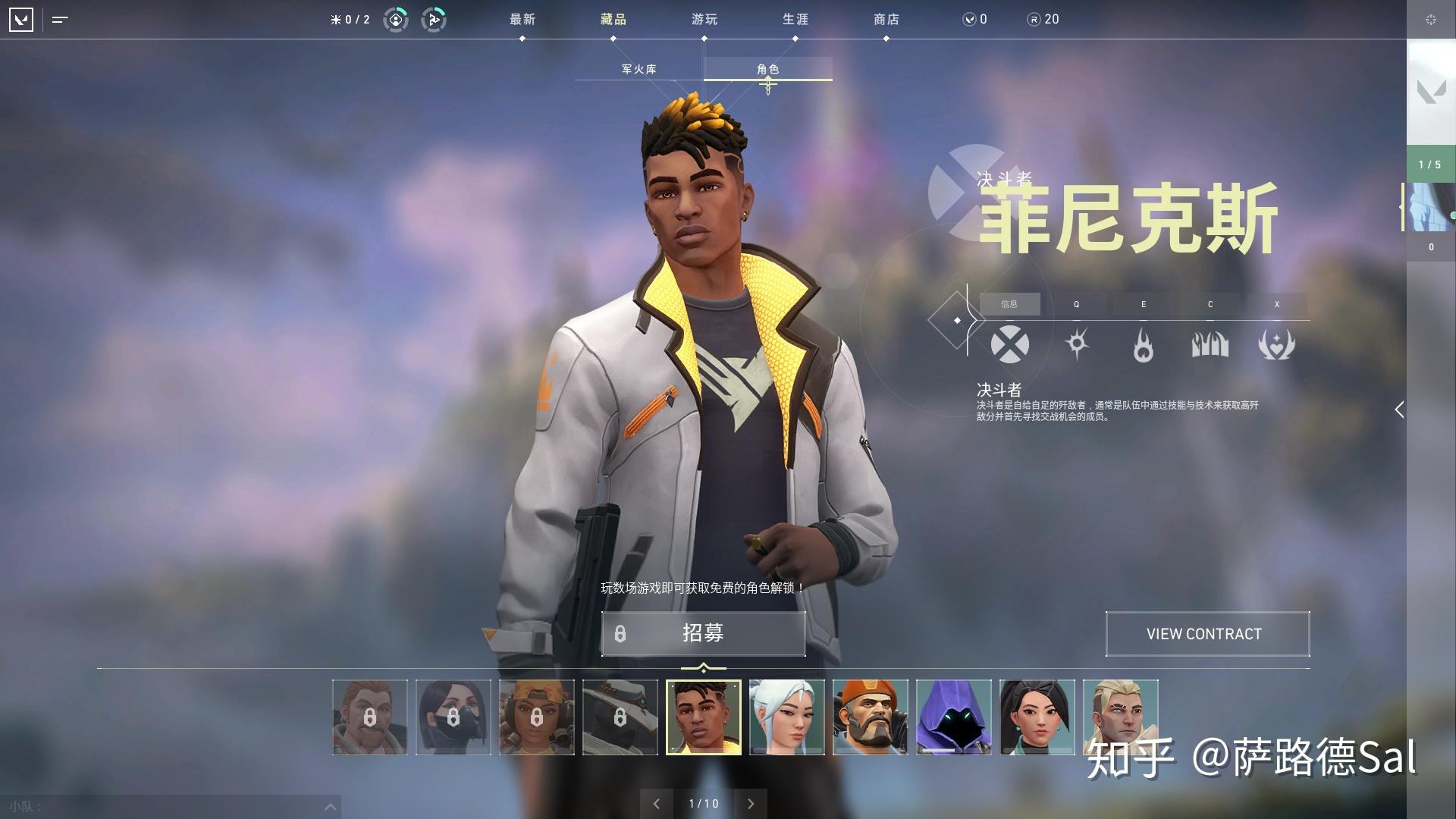Screen dimensions: 1456x819
Task: Check the weekly mission progress ring icon
Action: click(432, 20)
